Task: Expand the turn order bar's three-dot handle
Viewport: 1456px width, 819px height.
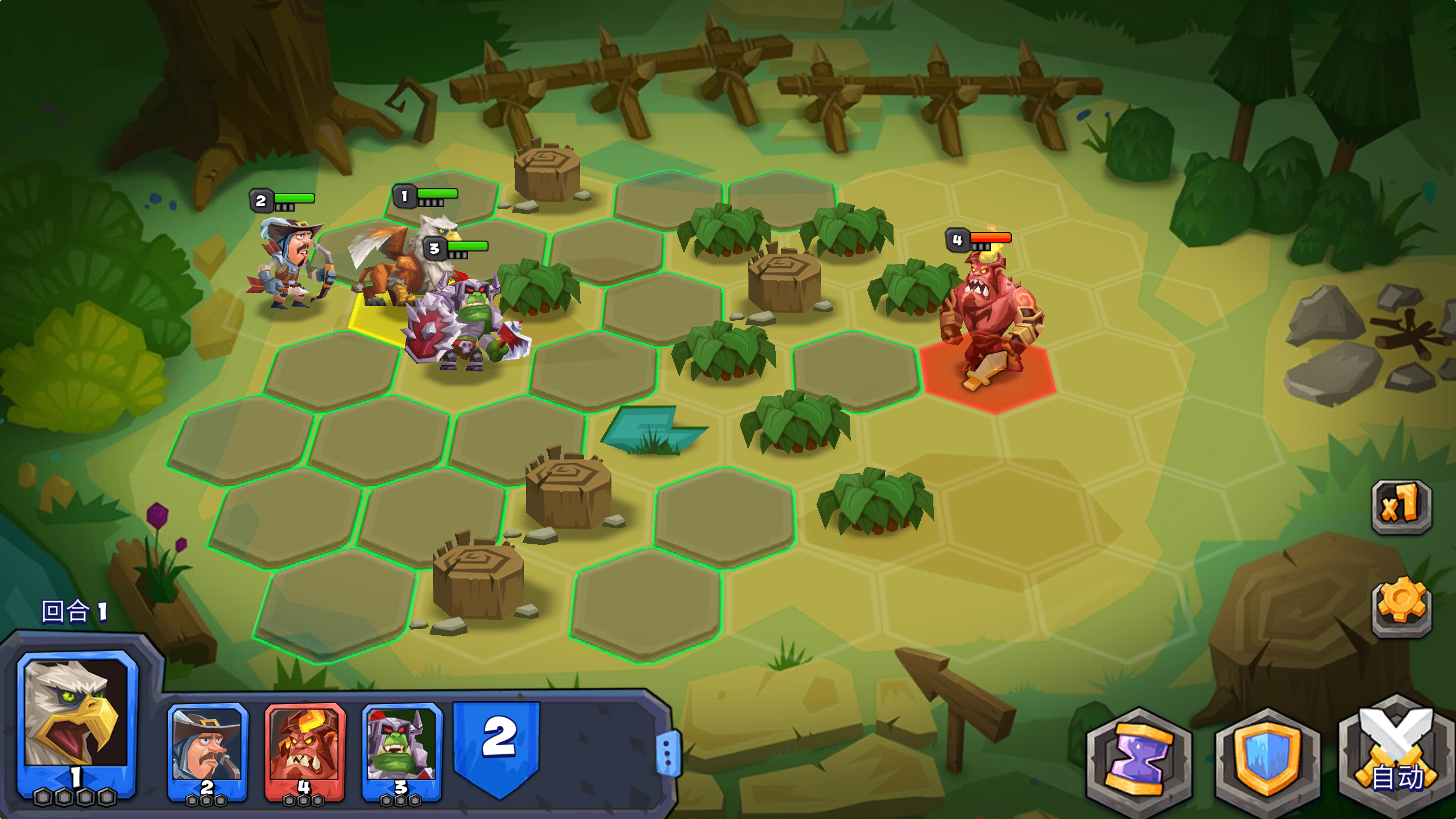Action: click(x=668, y=754)
